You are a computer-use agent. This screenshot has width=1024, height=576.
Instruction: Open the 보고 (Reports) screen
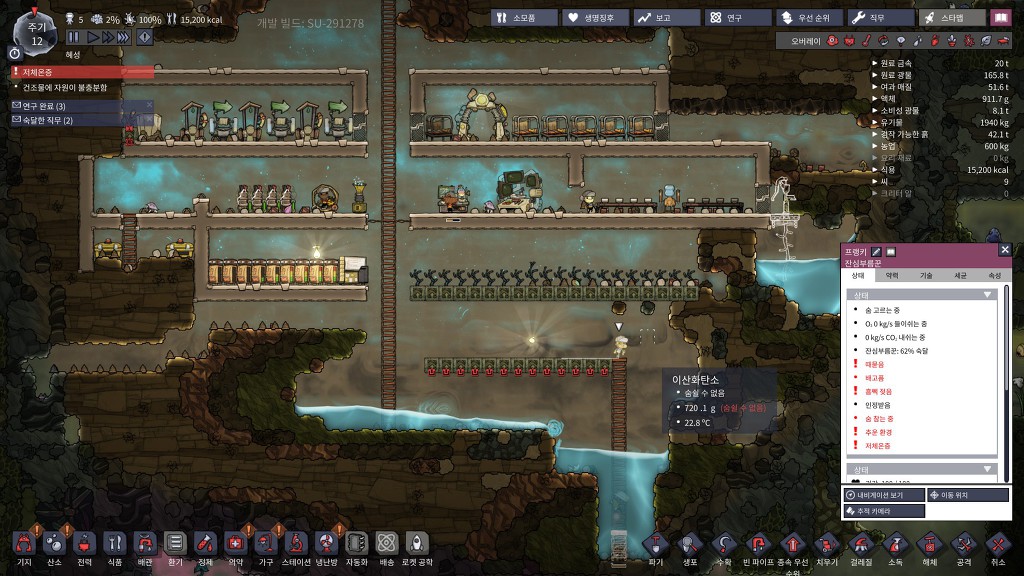click(x=665, y=18)
